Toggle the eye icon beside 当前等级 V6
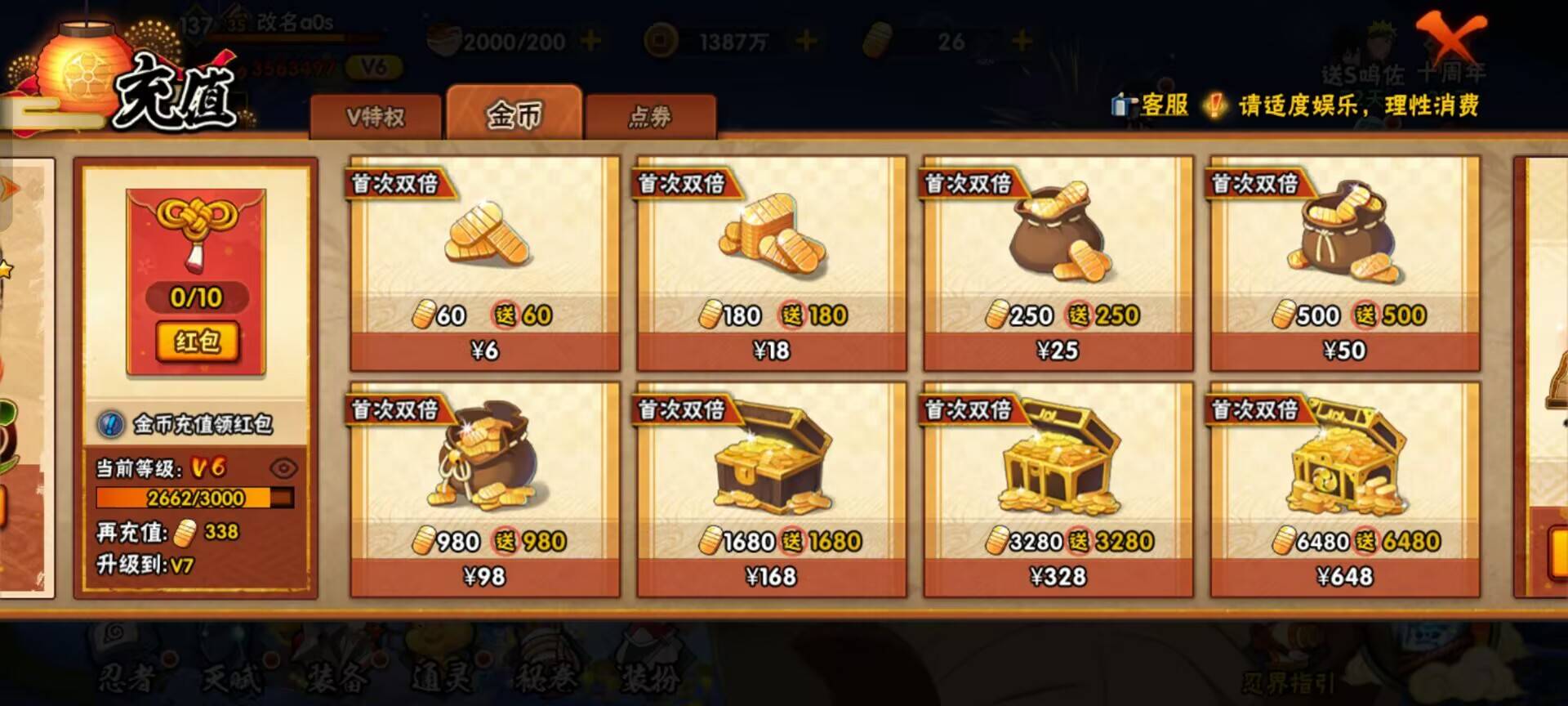 tap(282, 468)
